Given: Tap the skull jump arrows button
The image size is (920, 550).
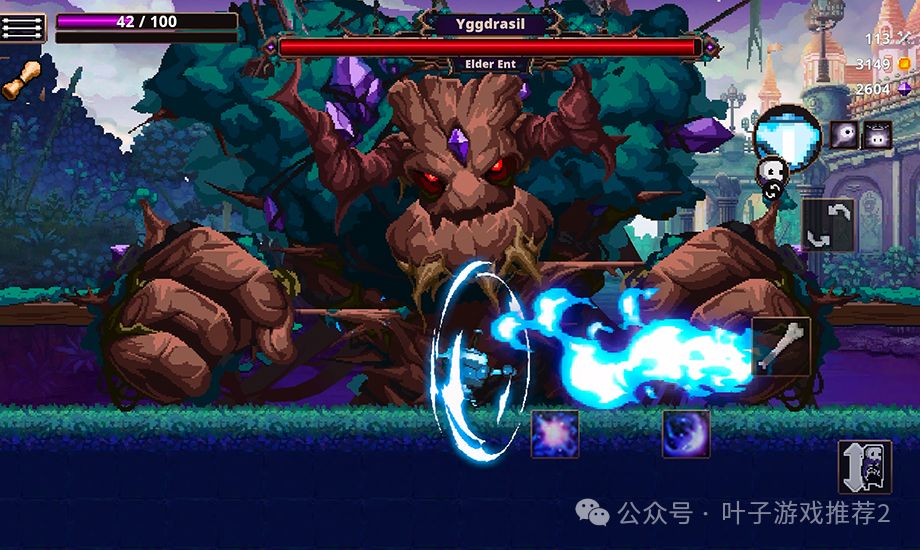Looking at the screenshot, I should [864, 466].
